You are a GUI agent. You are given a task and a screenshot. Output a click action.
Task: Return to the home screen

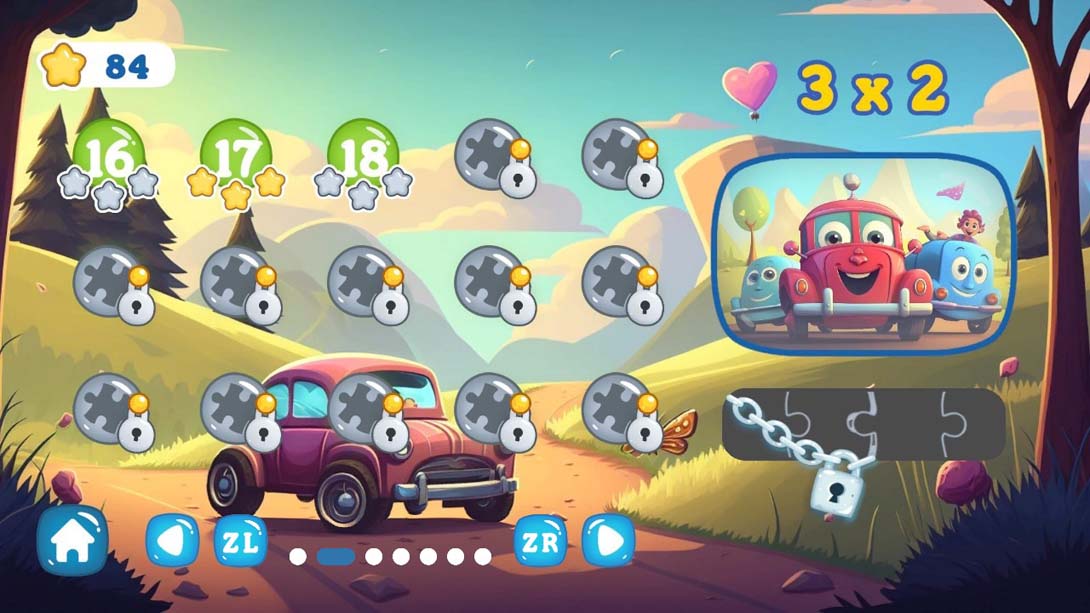tap(72, 541)
